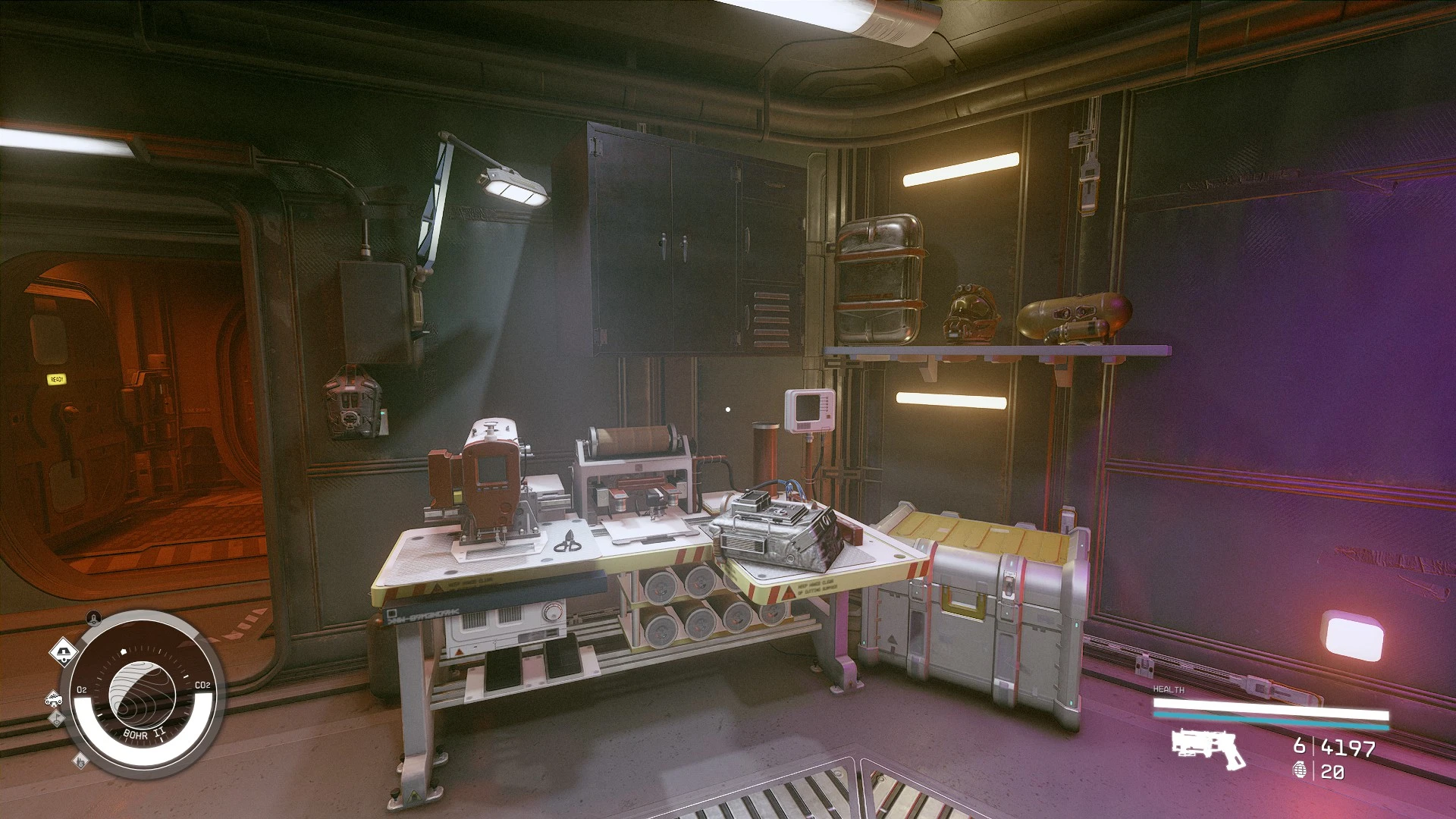Click the rover vehicle marker icon
The image size is (1456, 819).
pos(52,698)
